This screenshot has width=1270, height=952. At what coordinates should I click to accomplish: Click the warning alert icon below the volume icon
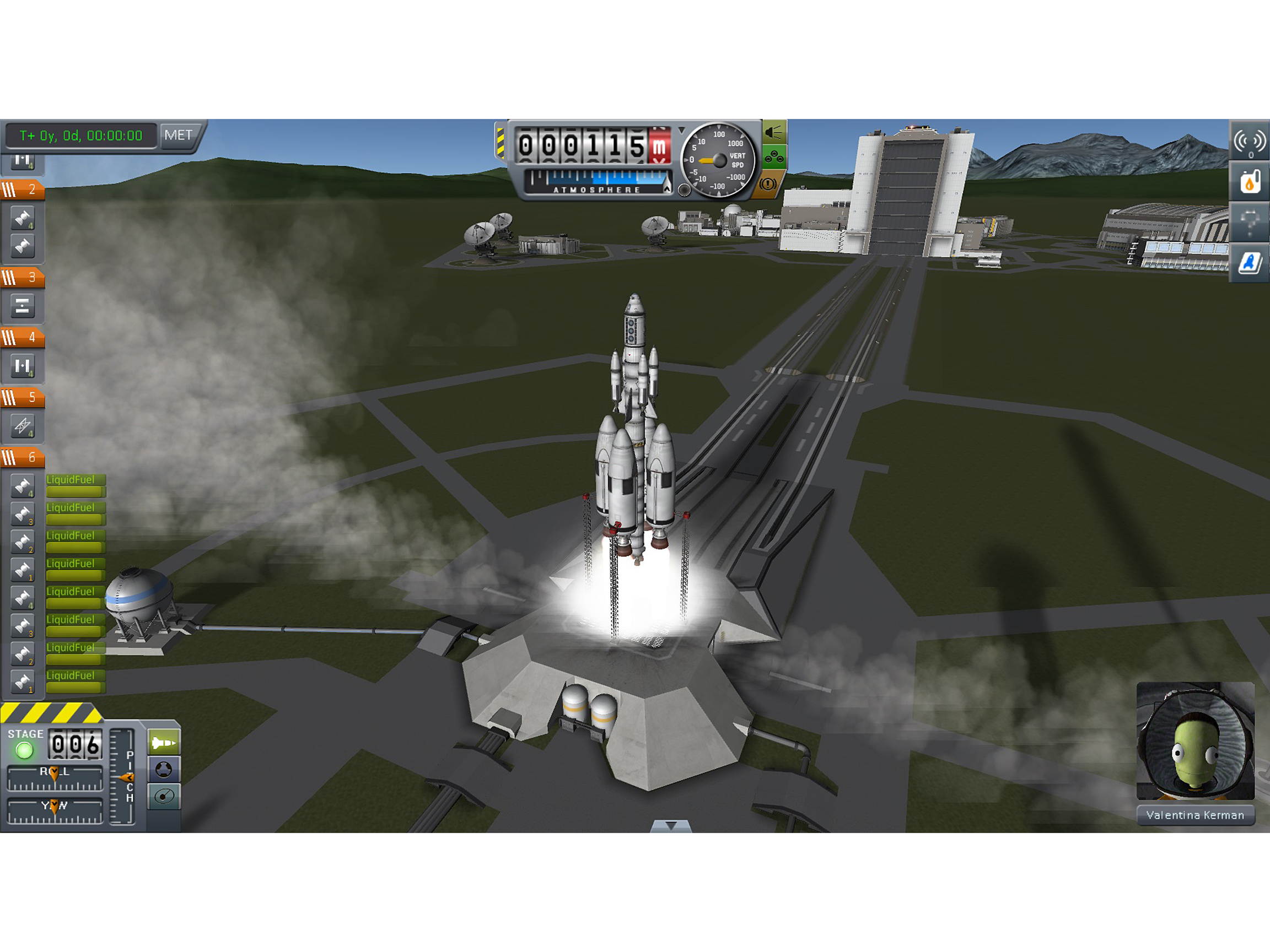pyautogui.click(x=768, y=182)
